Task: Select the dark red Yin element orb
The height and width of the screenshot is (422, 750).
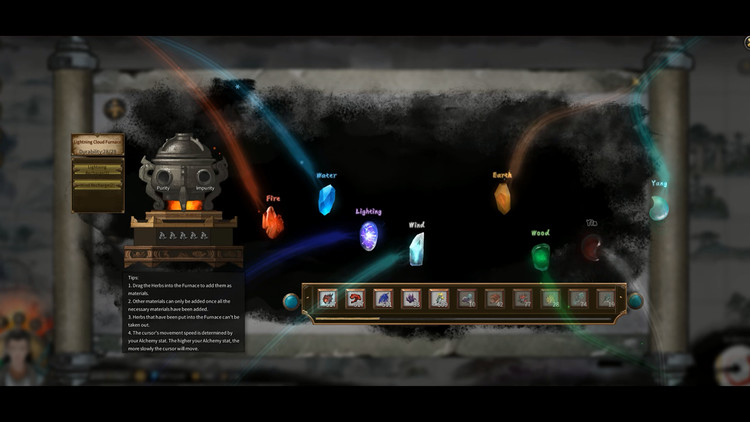Action: click(592, 246)
